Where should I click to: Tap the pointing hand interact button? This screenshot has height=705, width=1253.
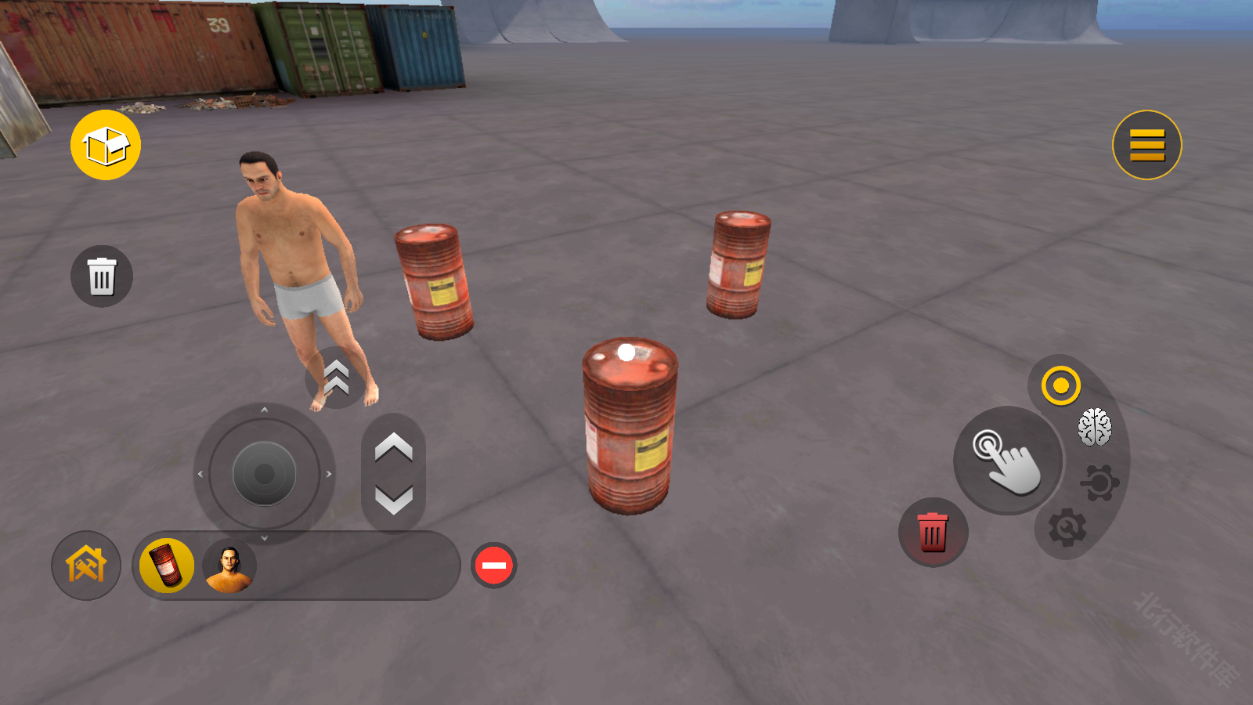coord(1007,460)
